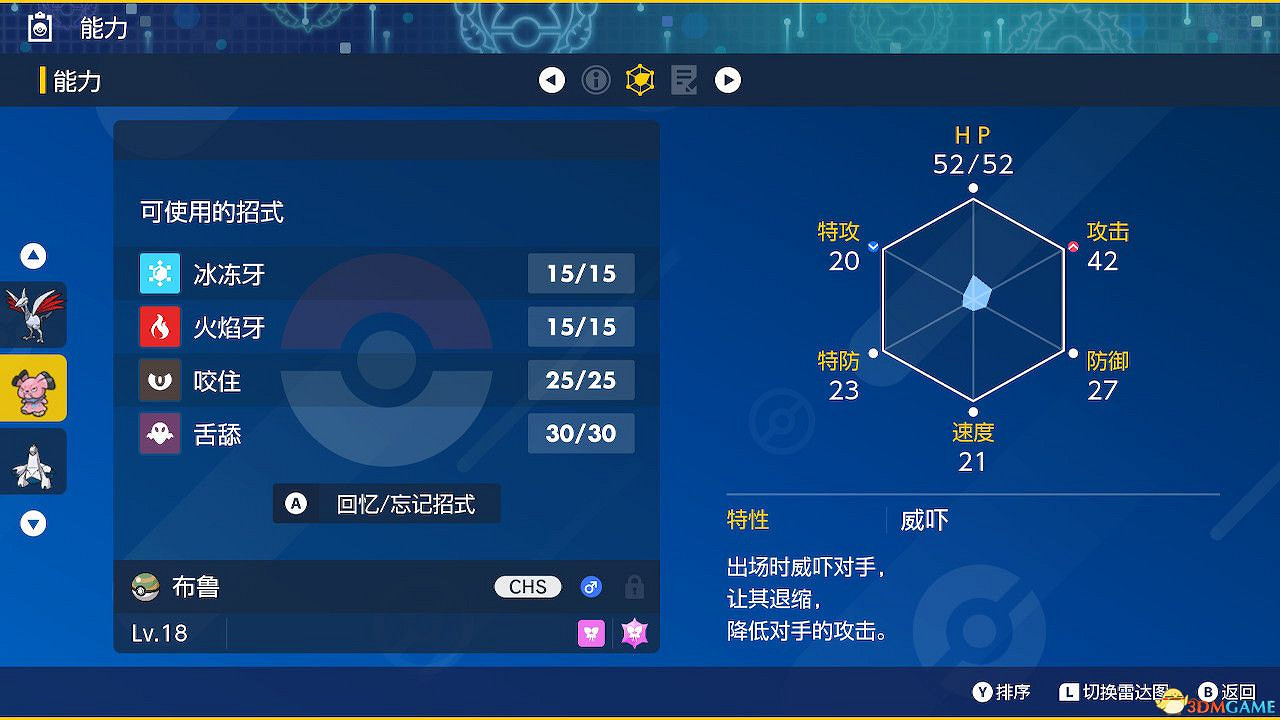
Task: Click the left arrow page control at top
Action: pos(552,80)
